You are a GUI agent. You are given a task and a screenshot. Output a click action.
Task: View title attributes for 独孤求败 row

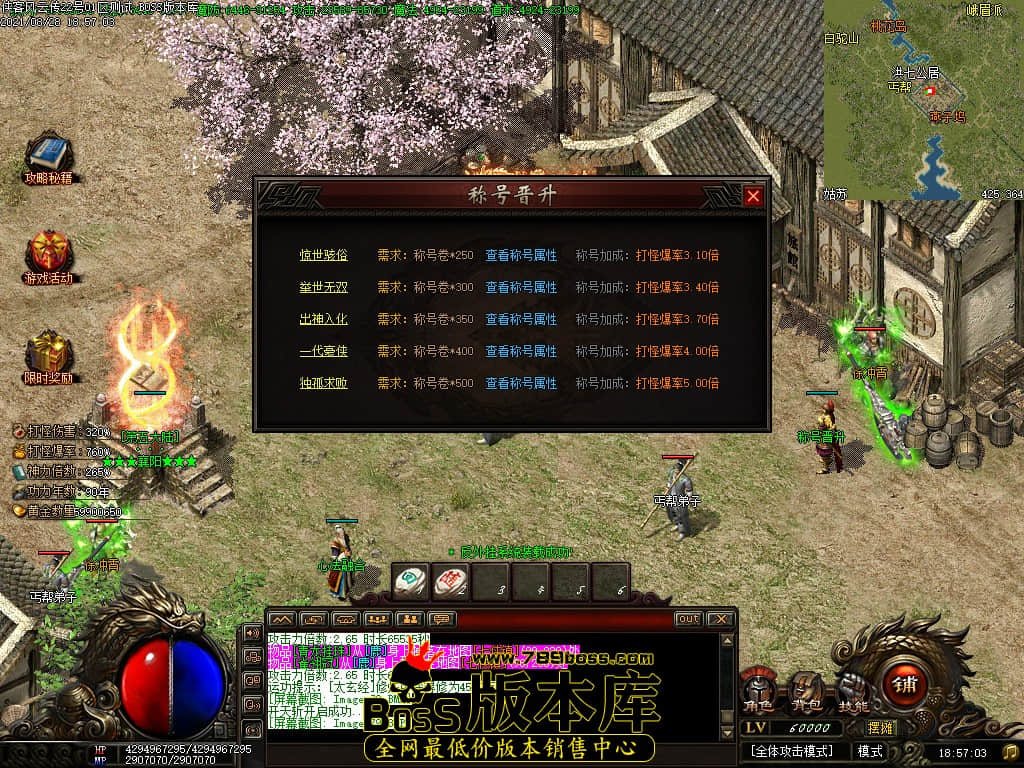(x=521, y=383)
